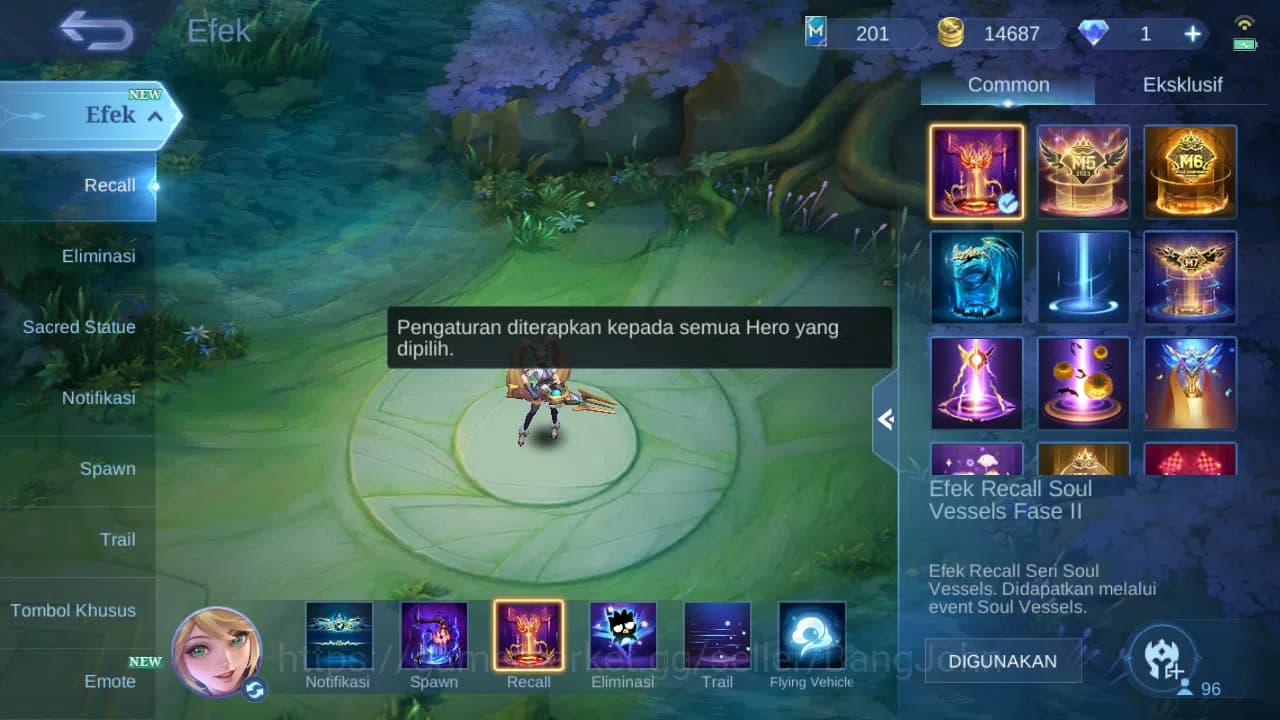Select the Trail effect icon

point(717,634)
